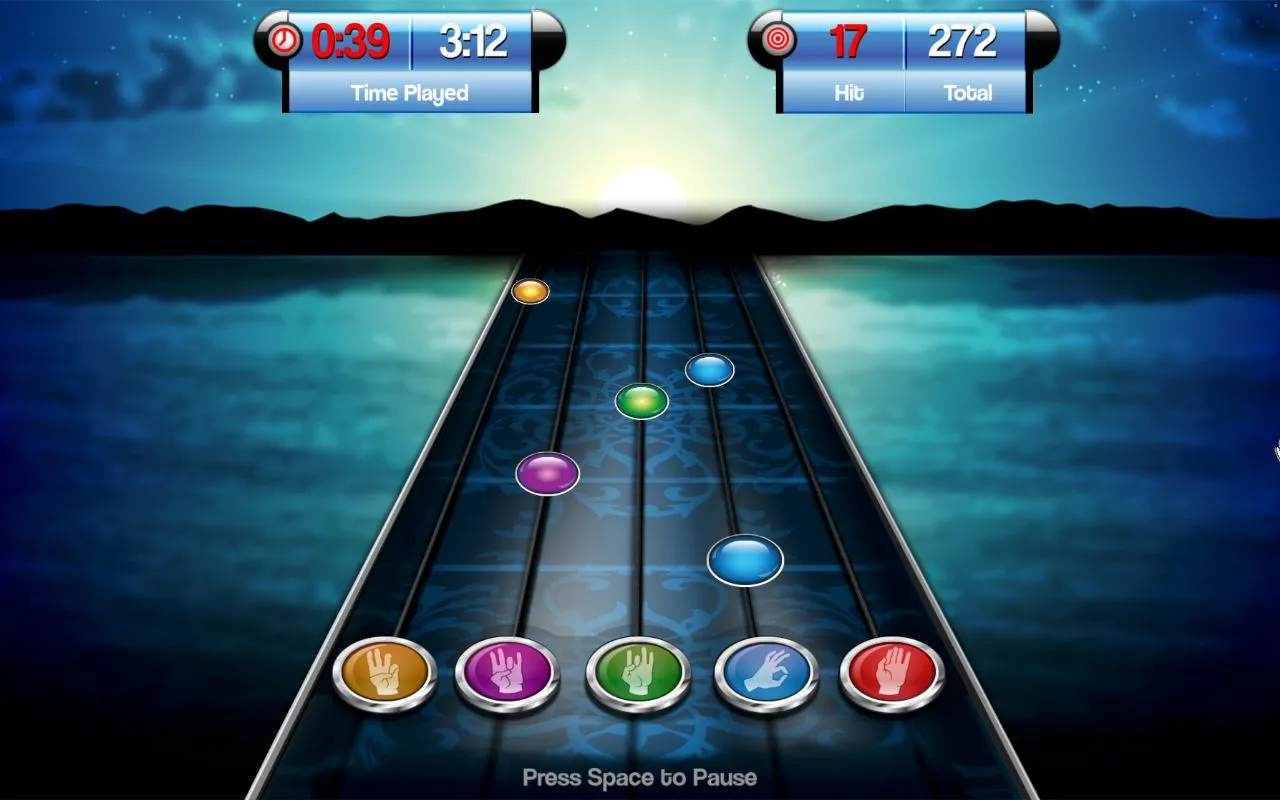This screenshot has width=1280, height=800.
Task: Select the falling orange note
Action: point(529,291)
